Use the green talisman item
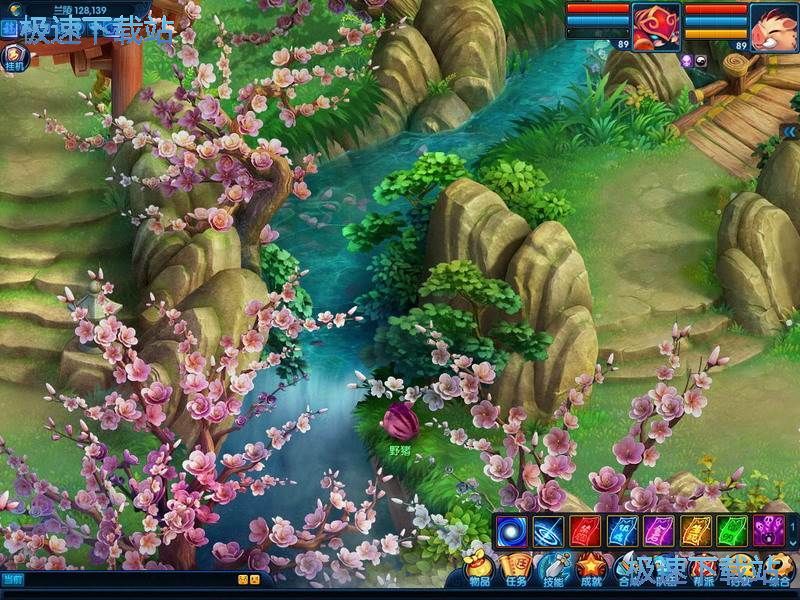 tap(732, 530)
